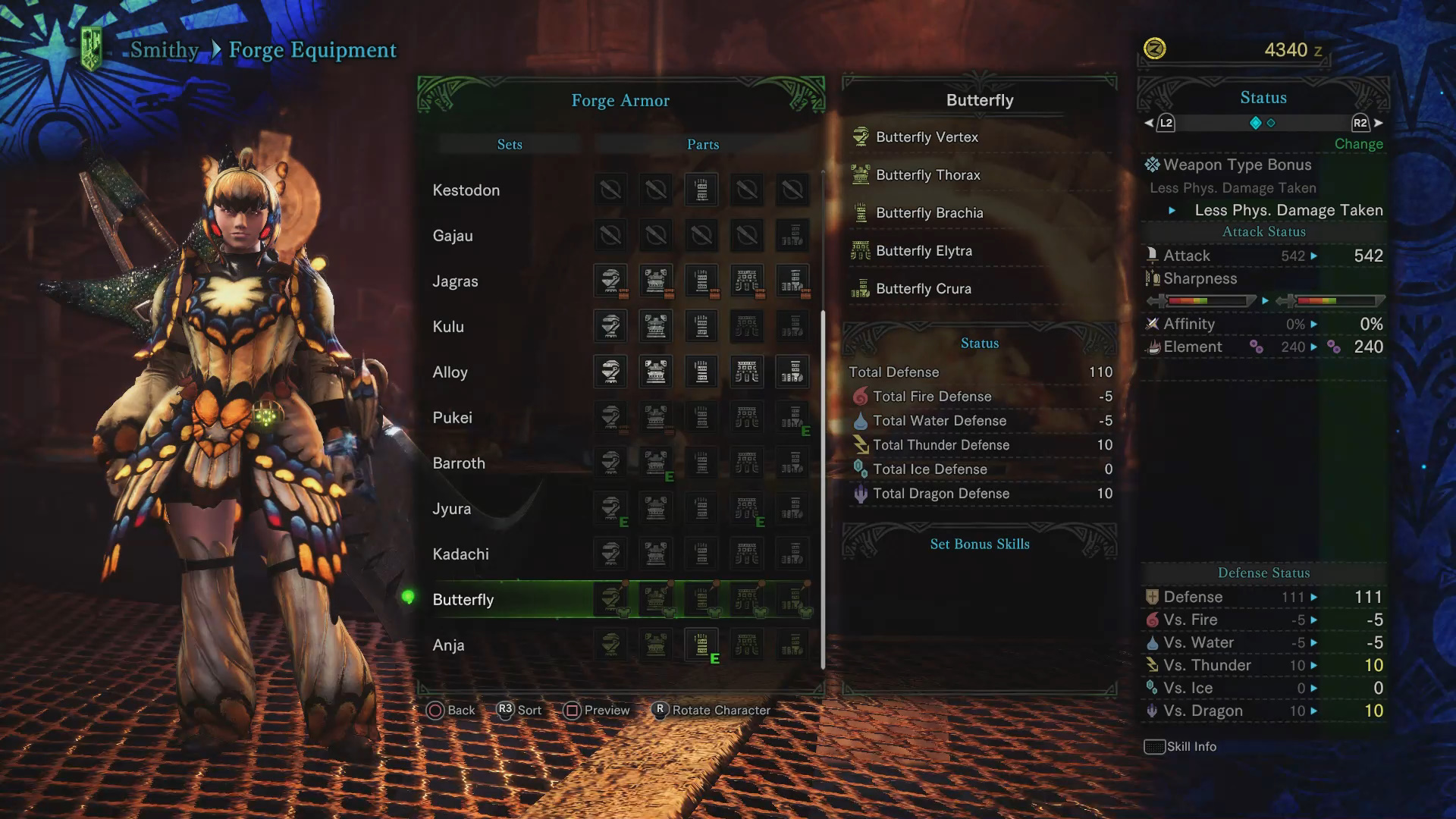Switch to the Parts tab

pos(701,144)
